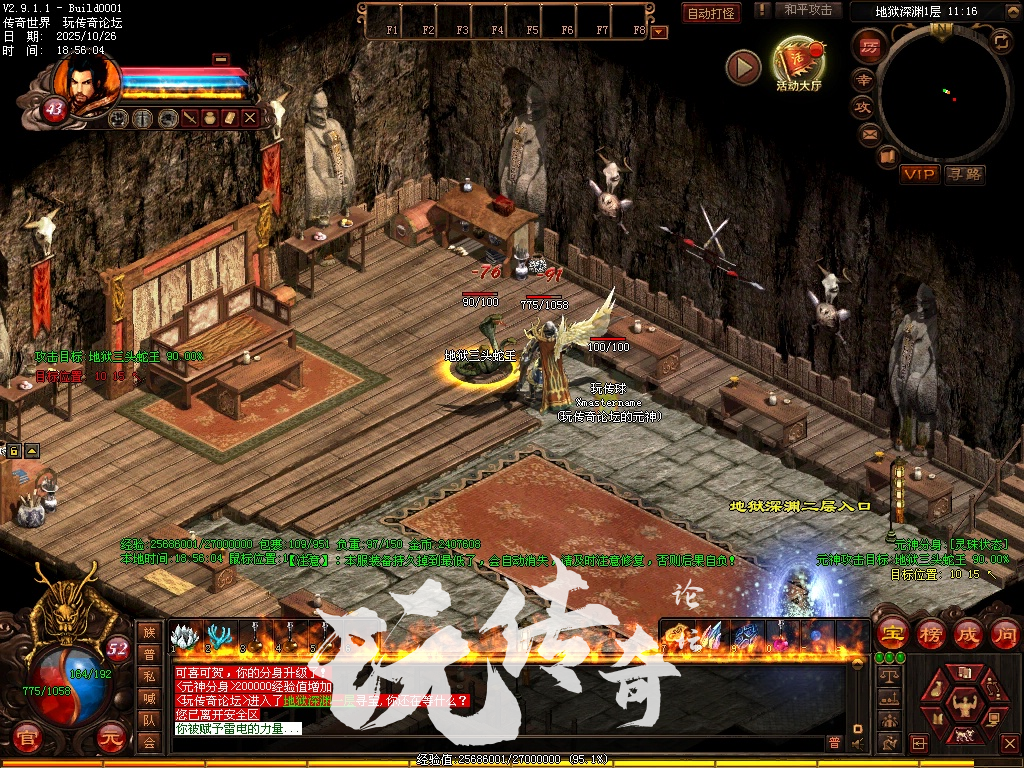Image resolution: width=1024 pixels, height=768 pixels.
Task: Switch to the 私 private chat channel
Action: point(149,676)
